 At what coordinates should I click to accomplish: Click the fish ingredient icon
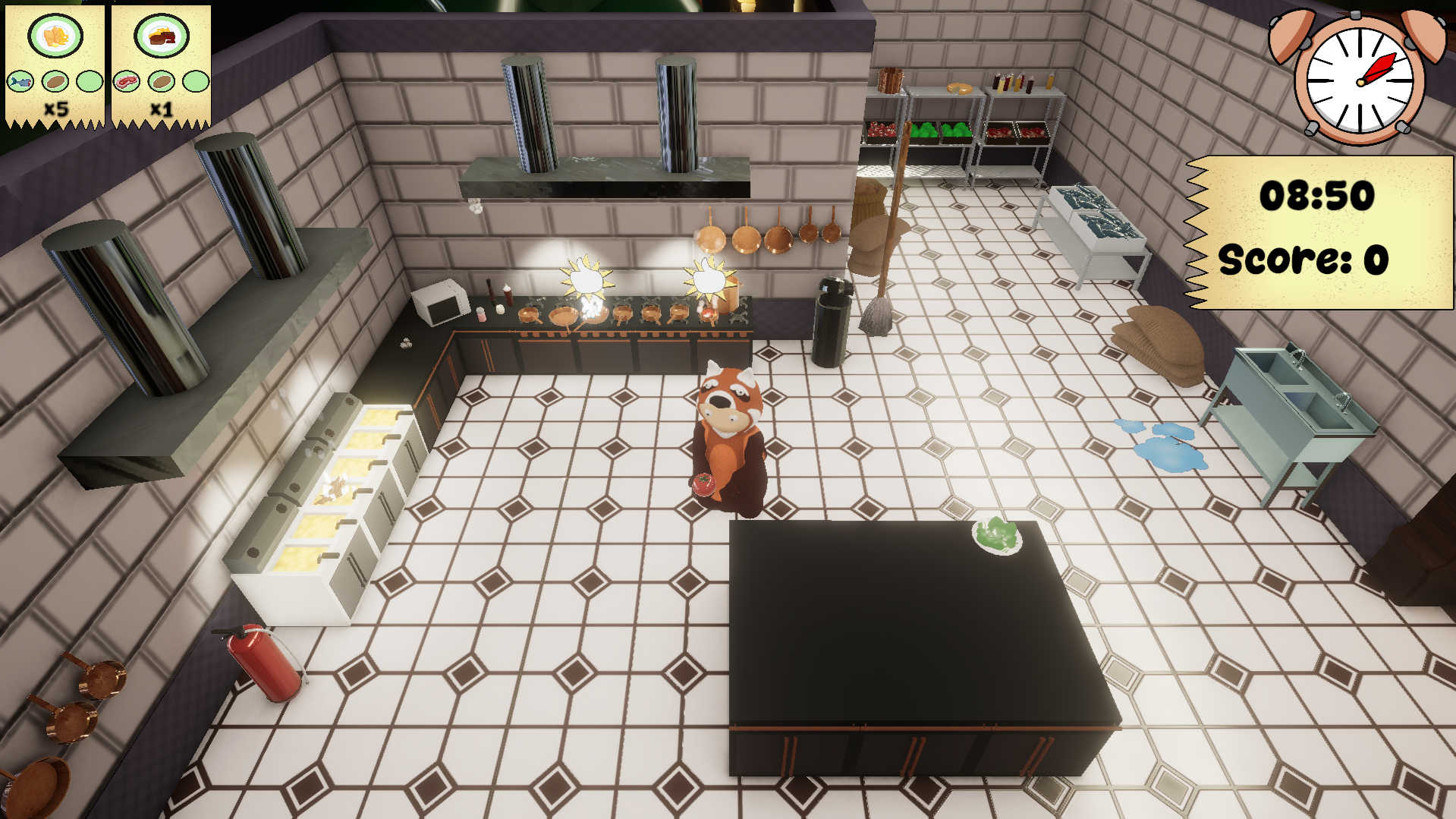[20, 80]
